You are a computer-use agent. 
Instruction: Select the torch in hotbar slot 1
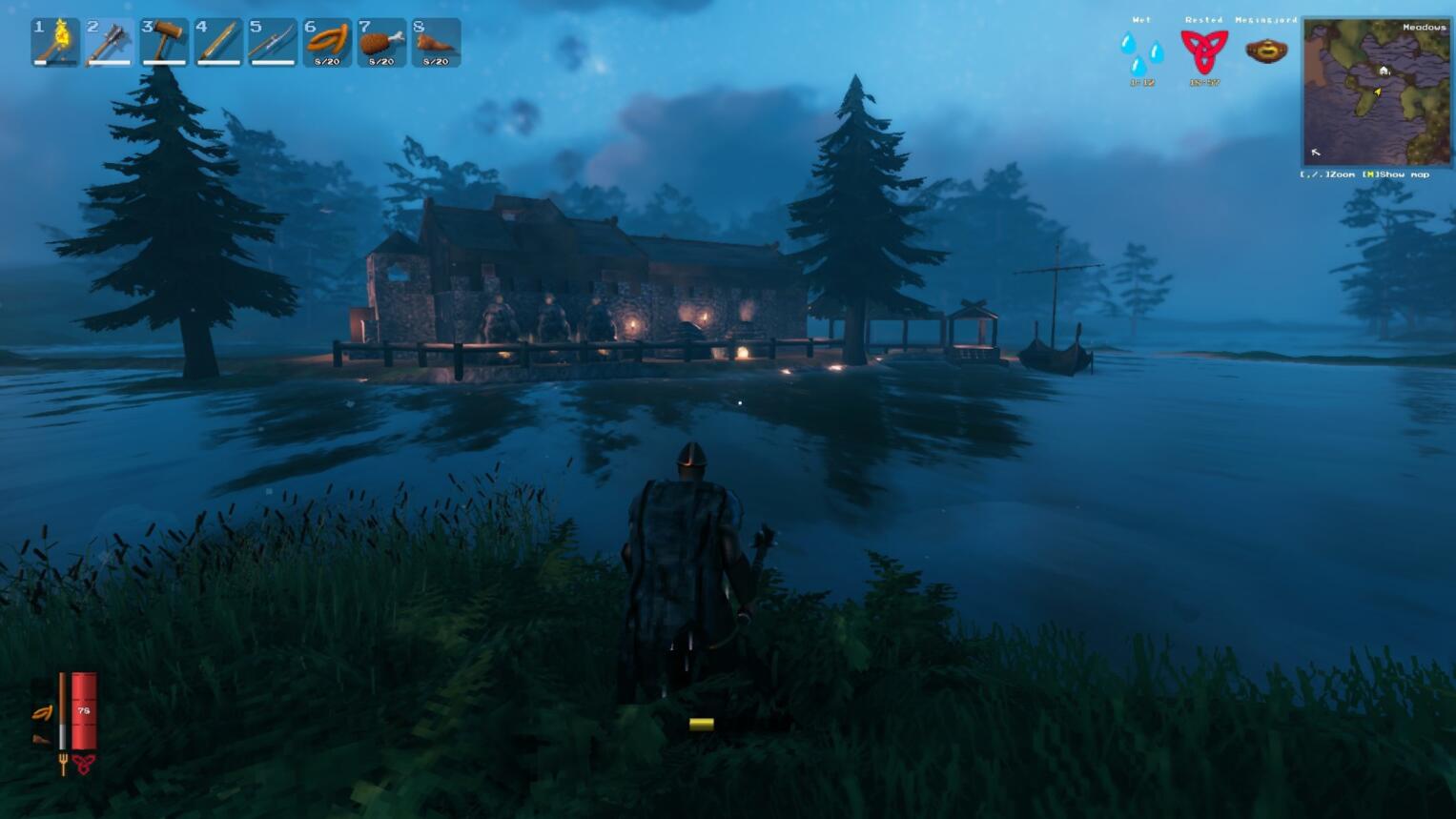click(55, 42)
